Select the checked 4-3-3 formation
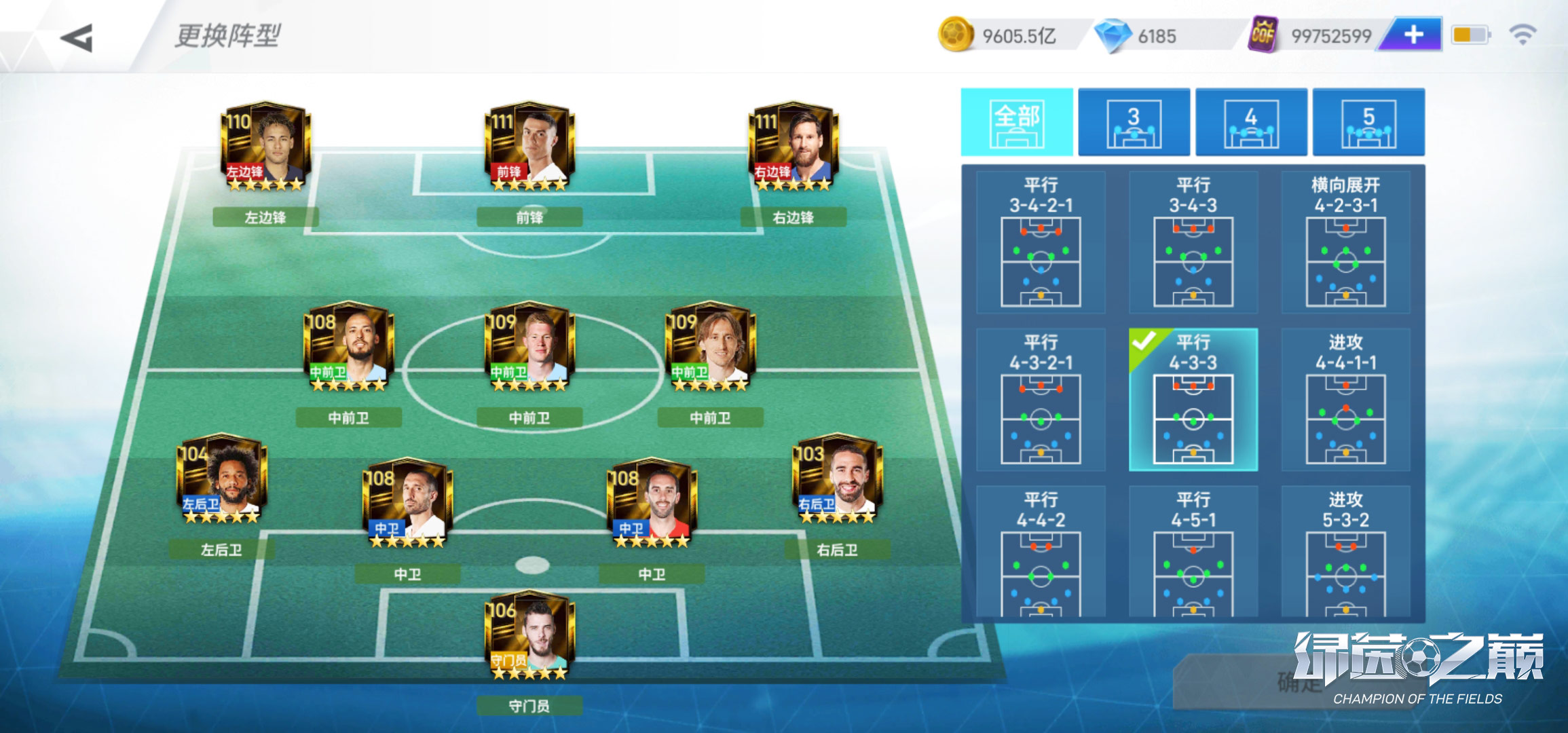Viewport: 1568px width, 733px height. (x=1193, y=400)
